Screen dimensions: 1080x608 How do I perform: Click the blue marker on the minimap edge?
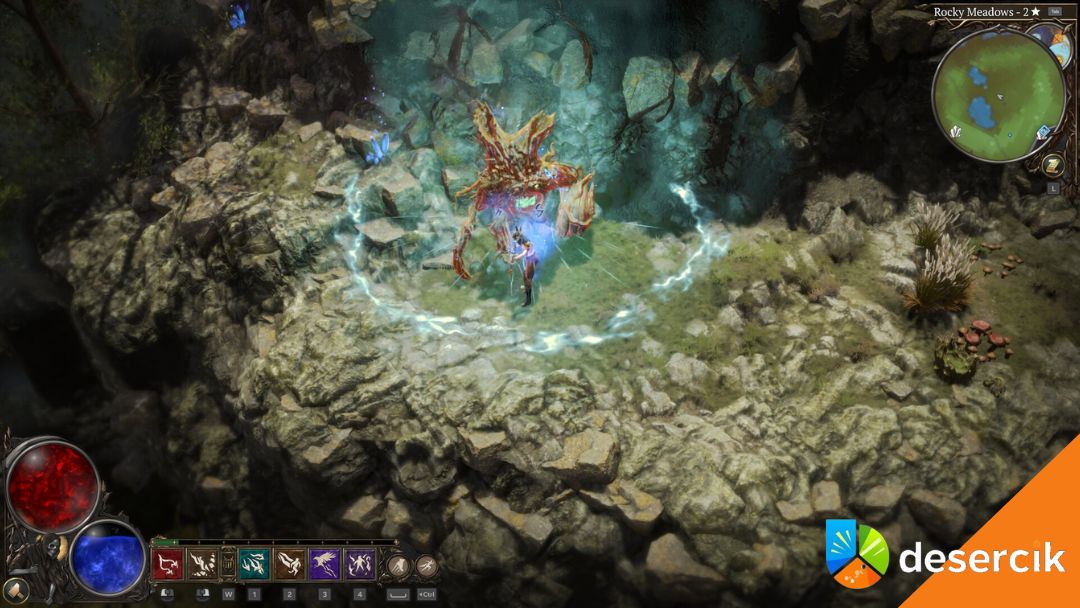click(1044, 132)
